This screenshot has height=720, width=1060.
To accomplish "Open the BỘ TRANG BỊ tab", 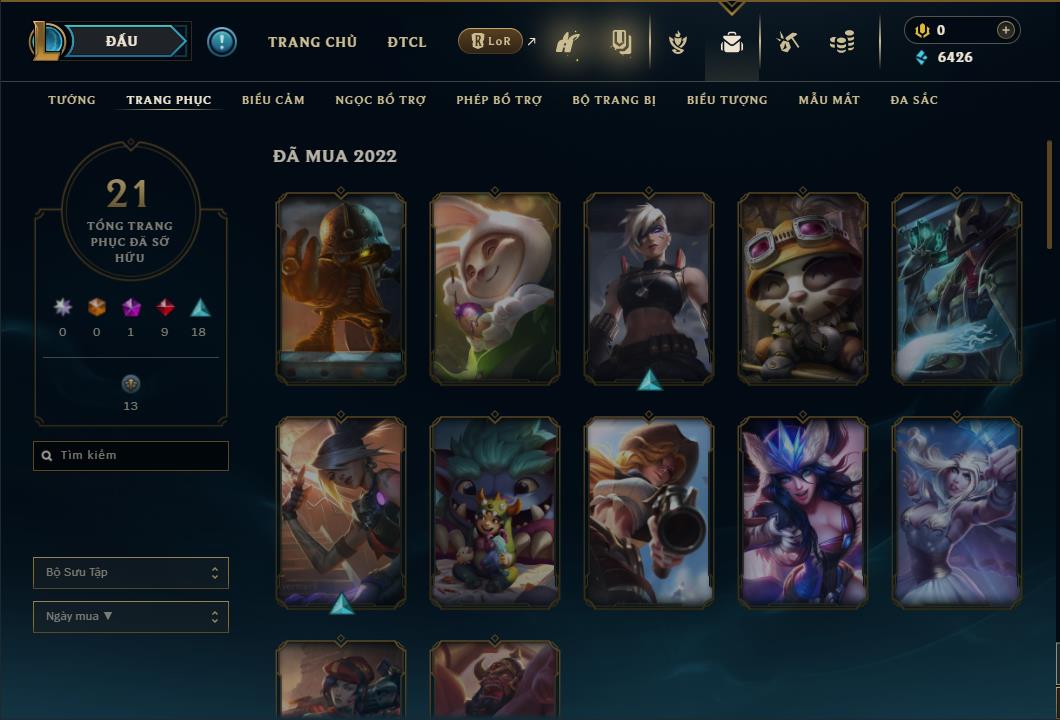I will pyautogui.click(x=614, y=100).
